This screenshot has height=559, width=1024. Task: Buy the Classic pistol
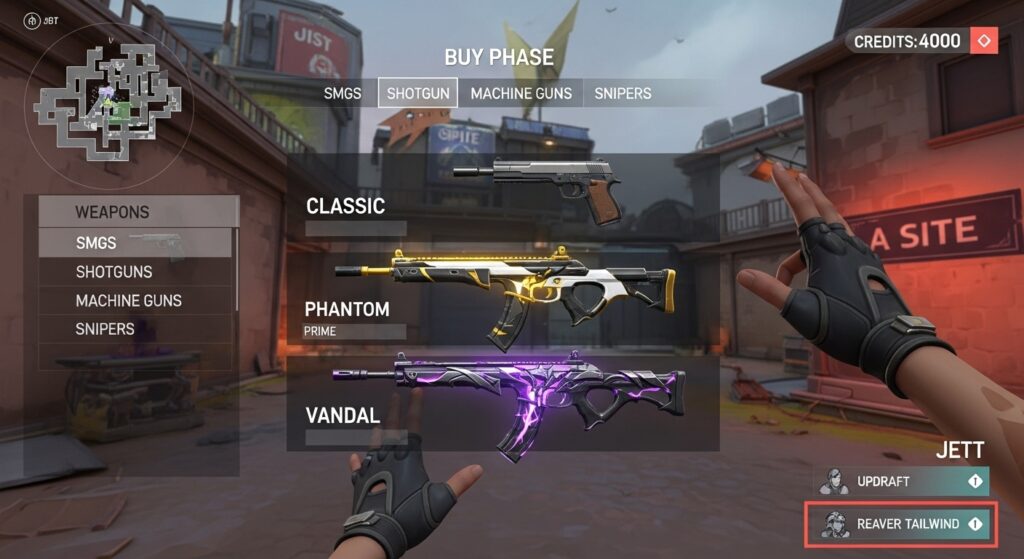click(538, 190)
